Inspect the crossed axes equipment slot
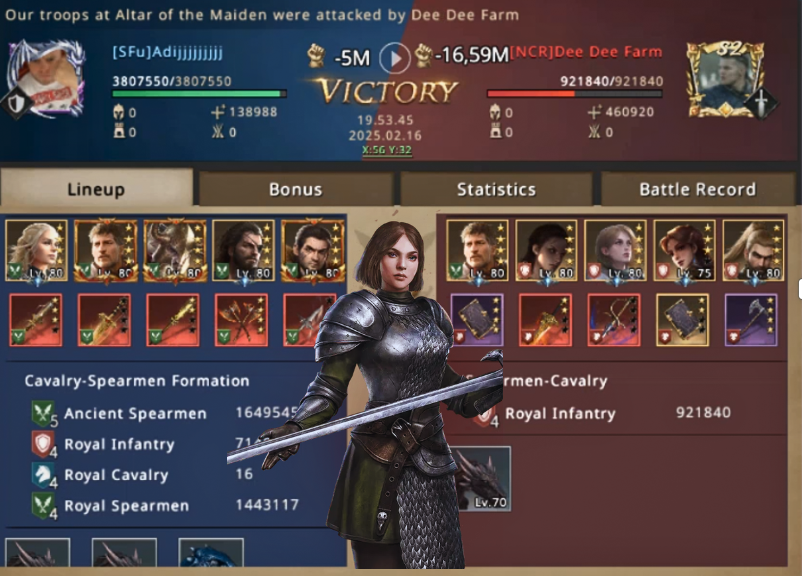 [241, 320]
